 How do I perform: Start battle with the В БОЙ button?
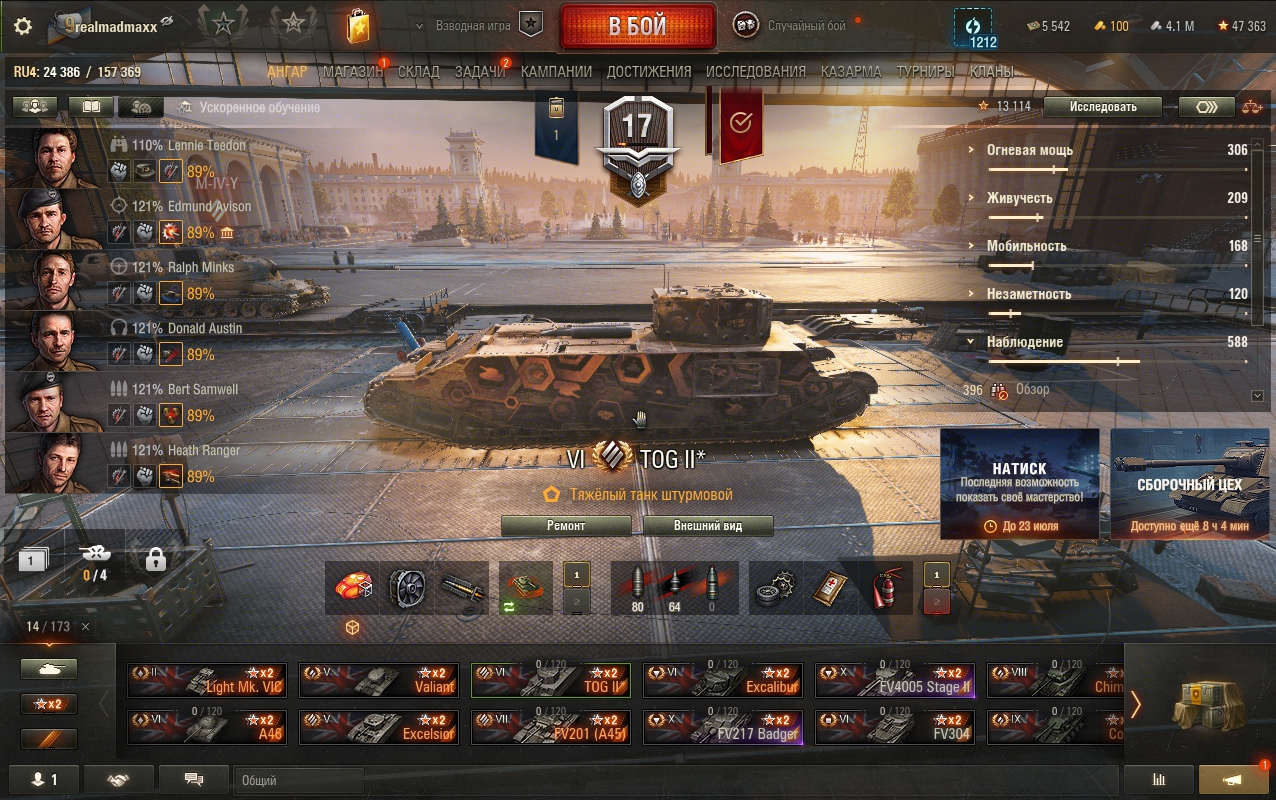point(637,26)
